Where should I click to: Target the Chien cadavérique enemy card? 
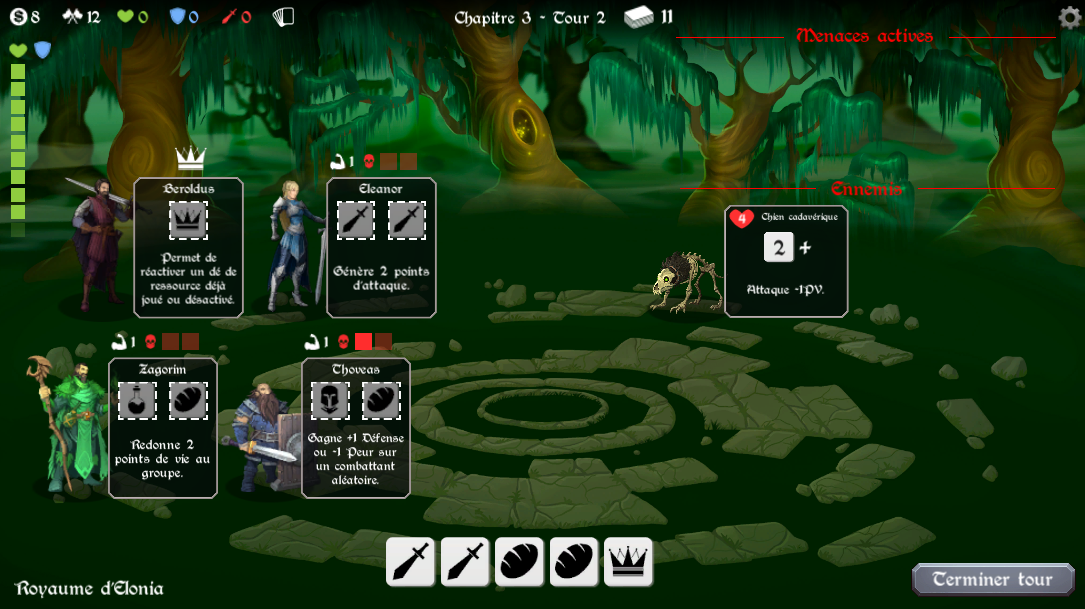click(786, 261)
